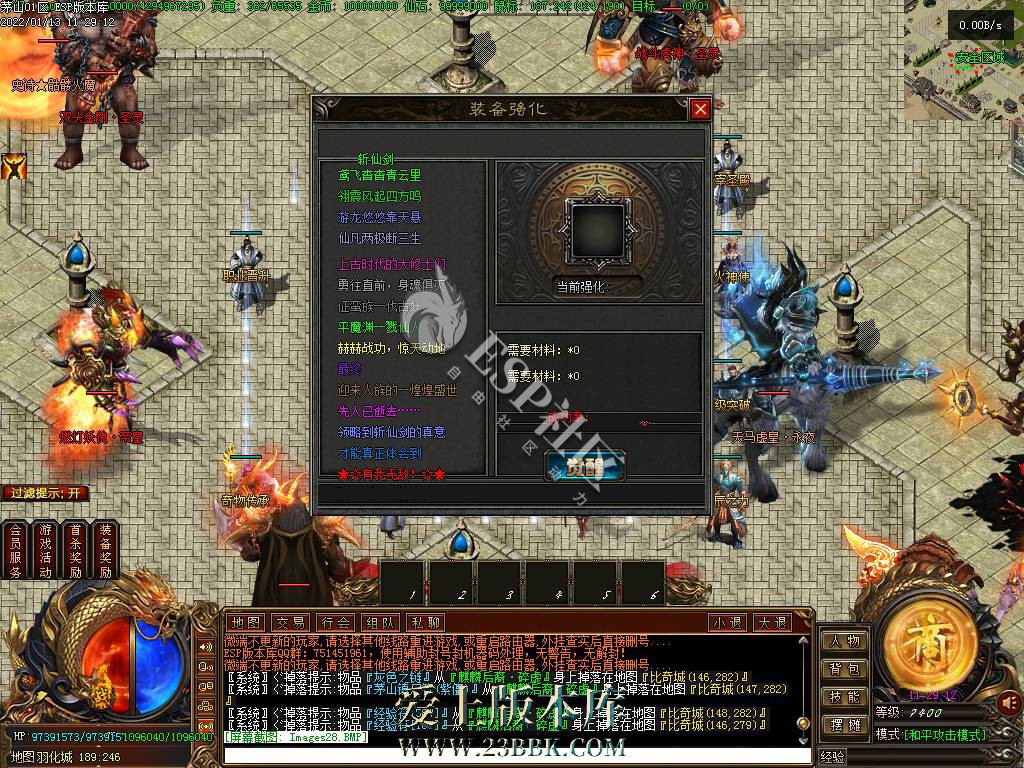Click 小退 to log out to character select
Screen dimensions: 1024x768
pyautogui.click(x=727, y=622)
